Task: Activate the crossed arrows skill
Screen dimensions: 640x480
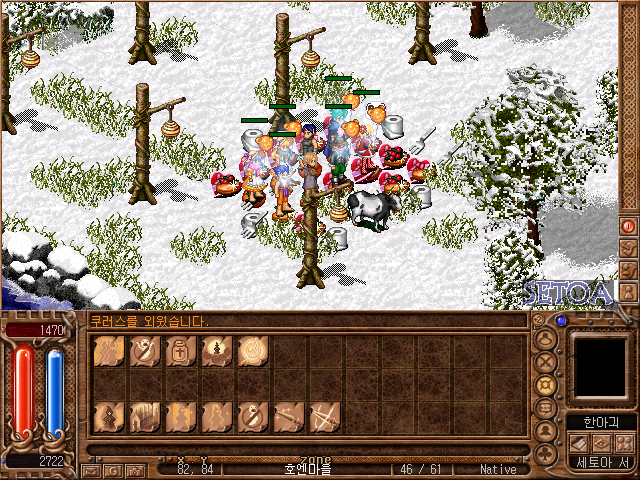Action: [325, 415]
